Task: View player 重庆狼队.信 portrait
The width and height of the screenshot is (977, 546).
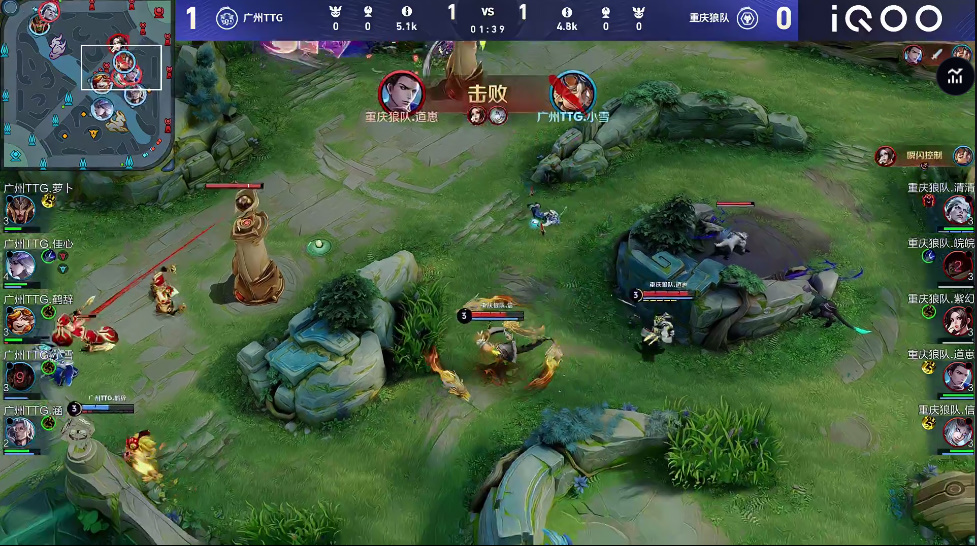Action: 957,431
